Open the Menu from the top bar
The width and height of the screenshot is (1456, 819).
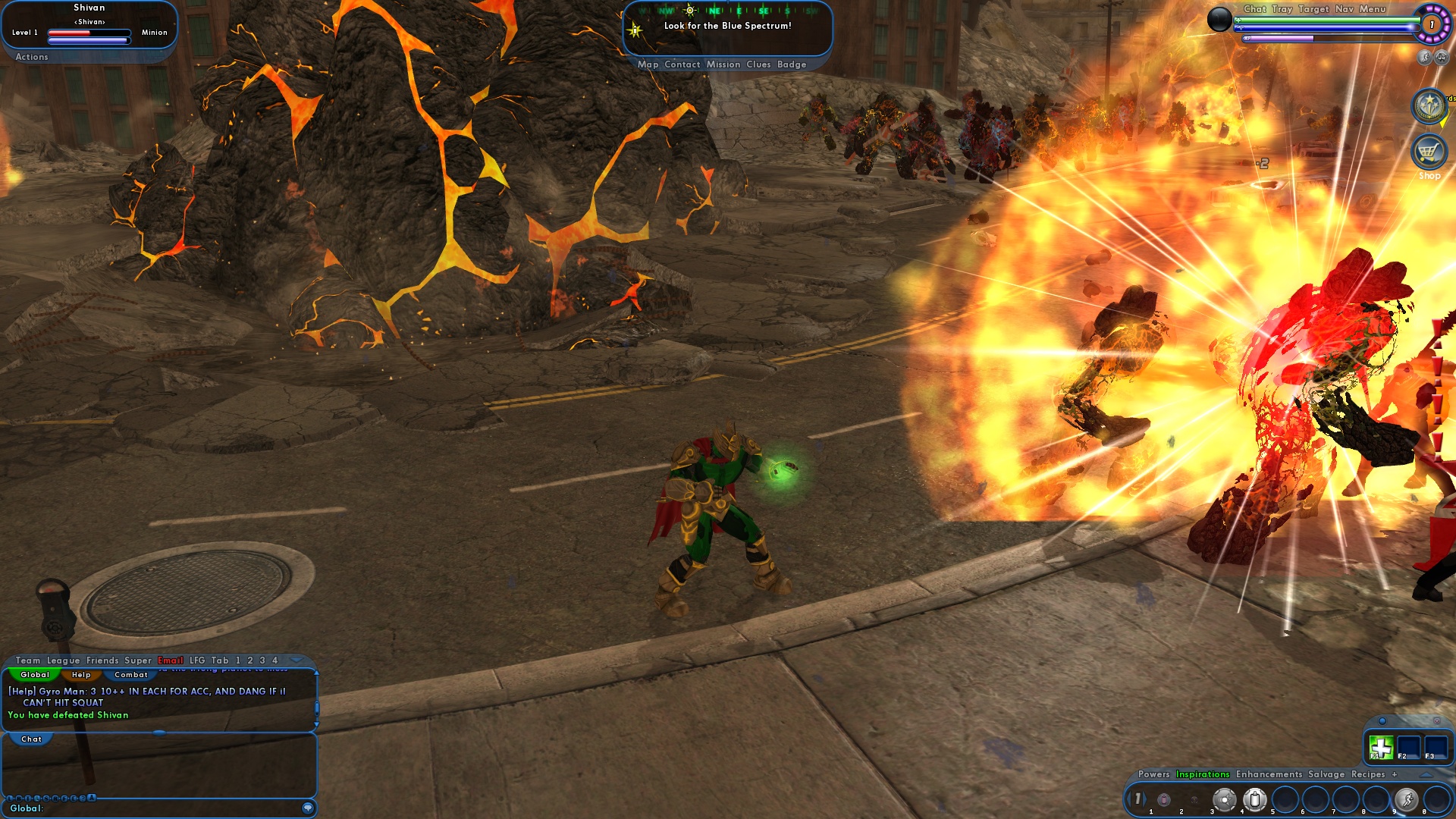(x=1373, y=9)
